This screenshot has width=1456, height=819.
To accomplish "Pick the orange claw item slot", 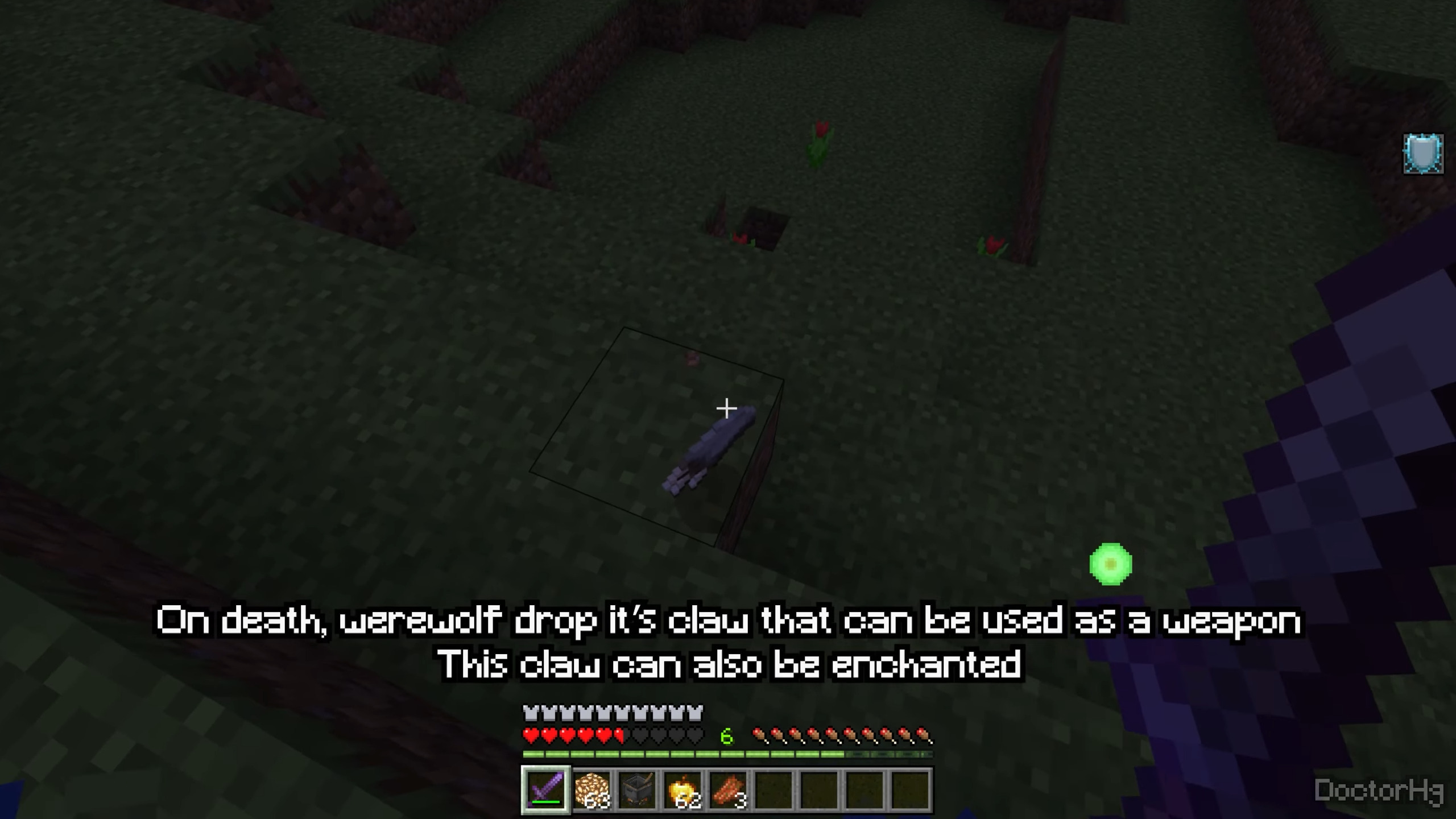I will [x=728, y=789].
